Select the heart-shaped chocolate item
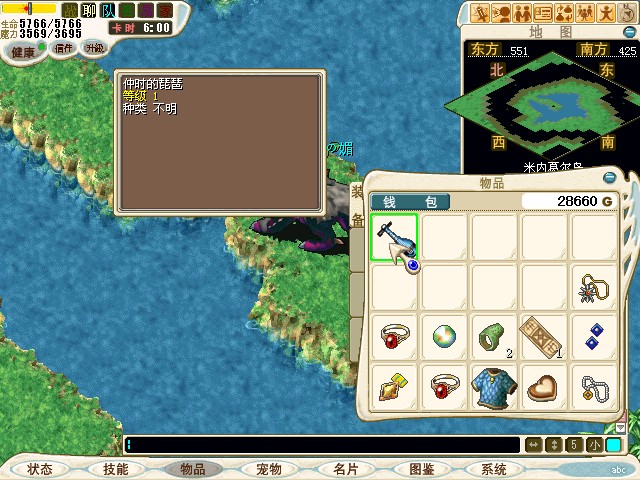The height and width of the screenshot is (480, 640). coord(544,388)
